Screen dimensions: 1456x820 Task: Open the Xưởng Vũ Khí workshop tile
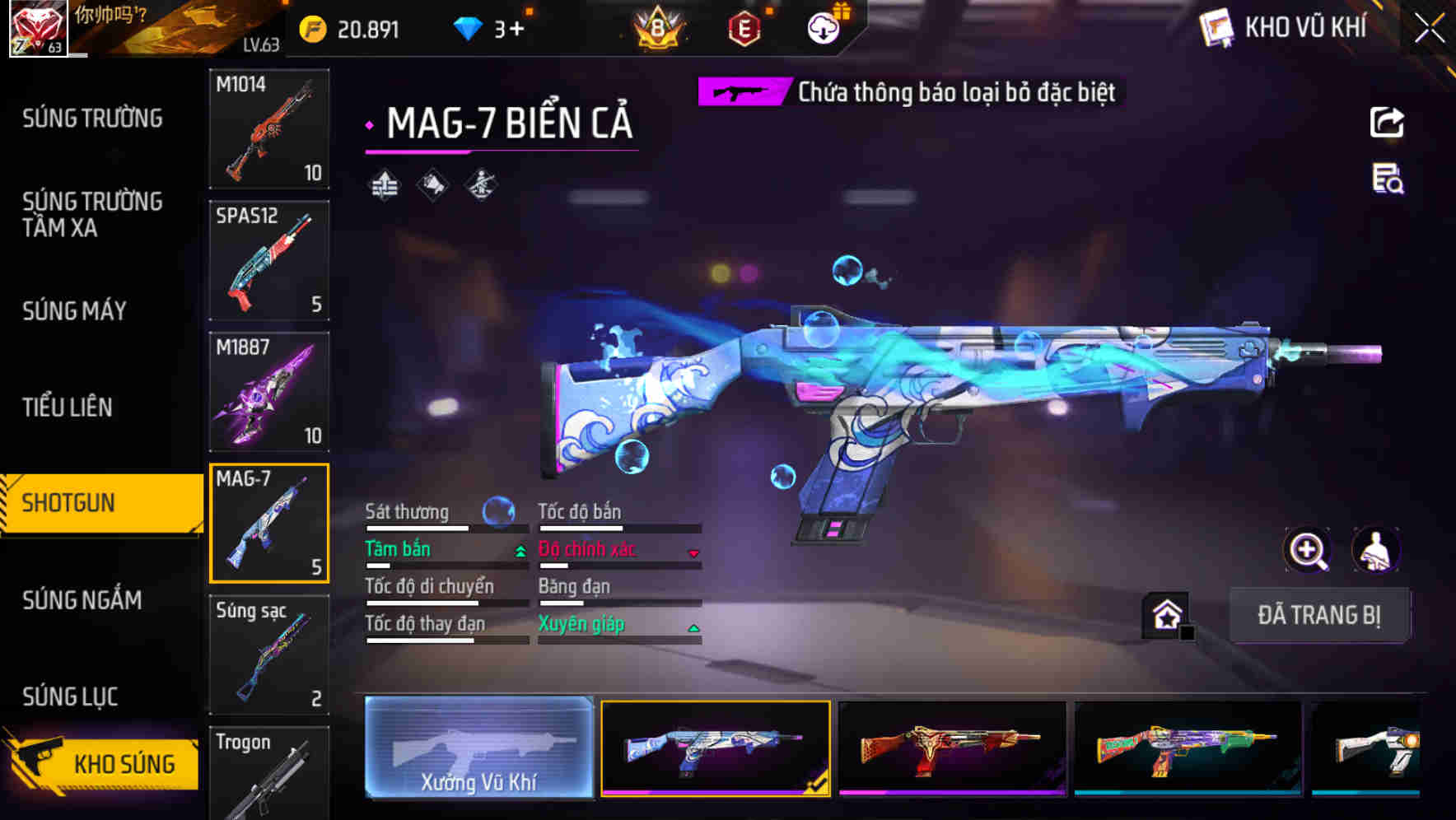click(x=478, y=748)
